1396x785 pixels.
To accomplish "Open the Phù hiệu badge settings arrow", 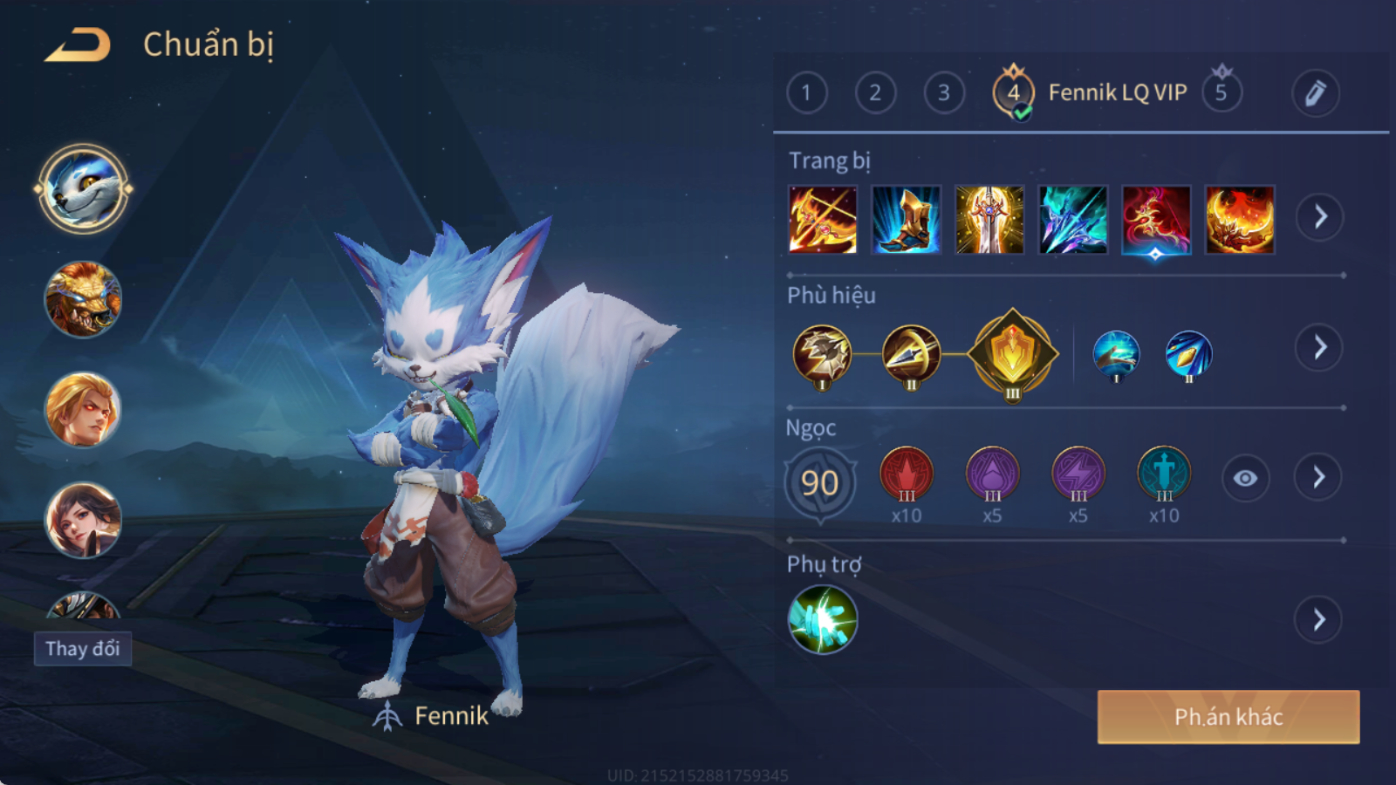I will [1320, 347].
